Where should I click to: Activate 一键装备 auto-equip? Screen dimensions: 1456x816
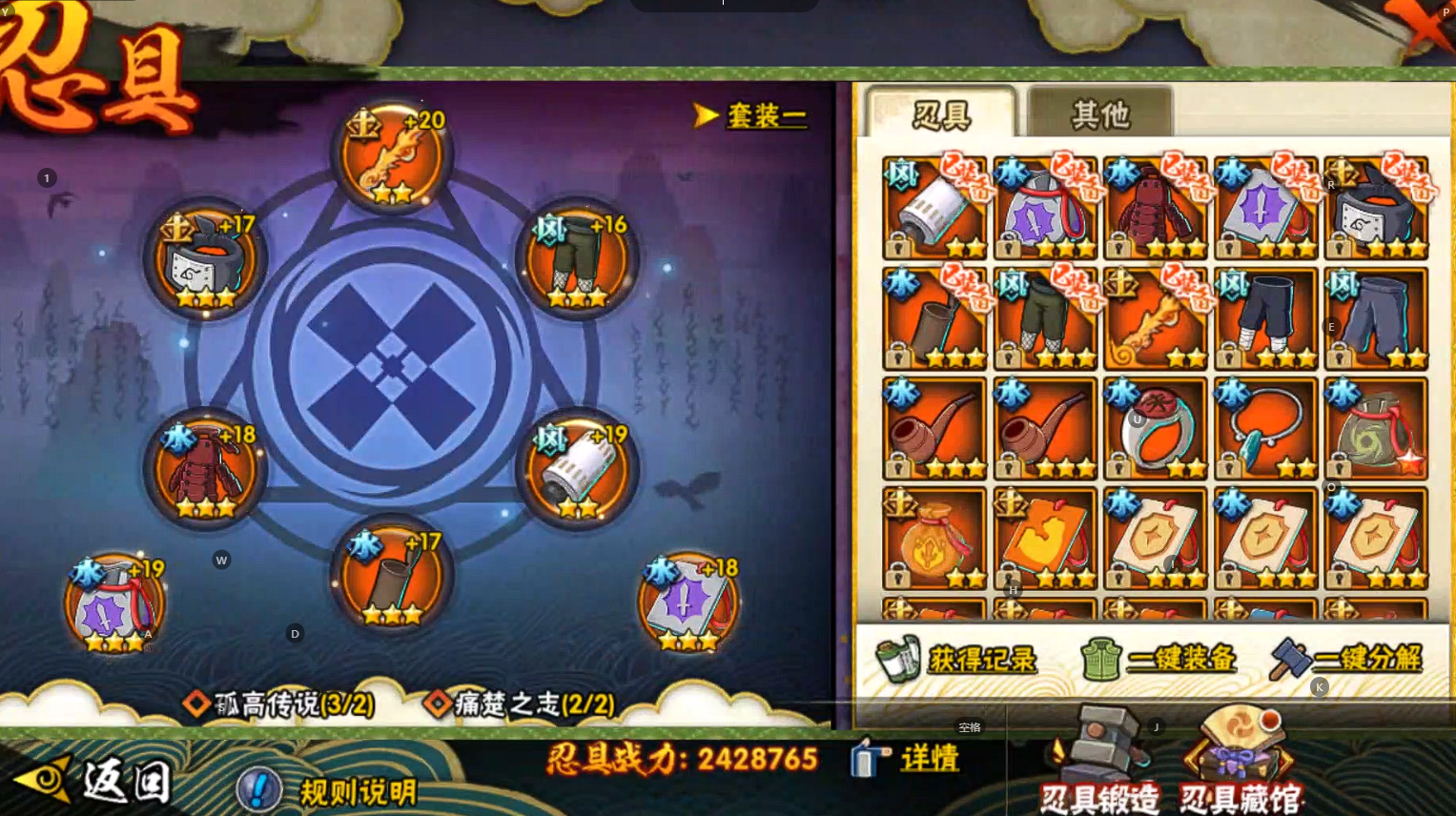(x=1159, y=659)
